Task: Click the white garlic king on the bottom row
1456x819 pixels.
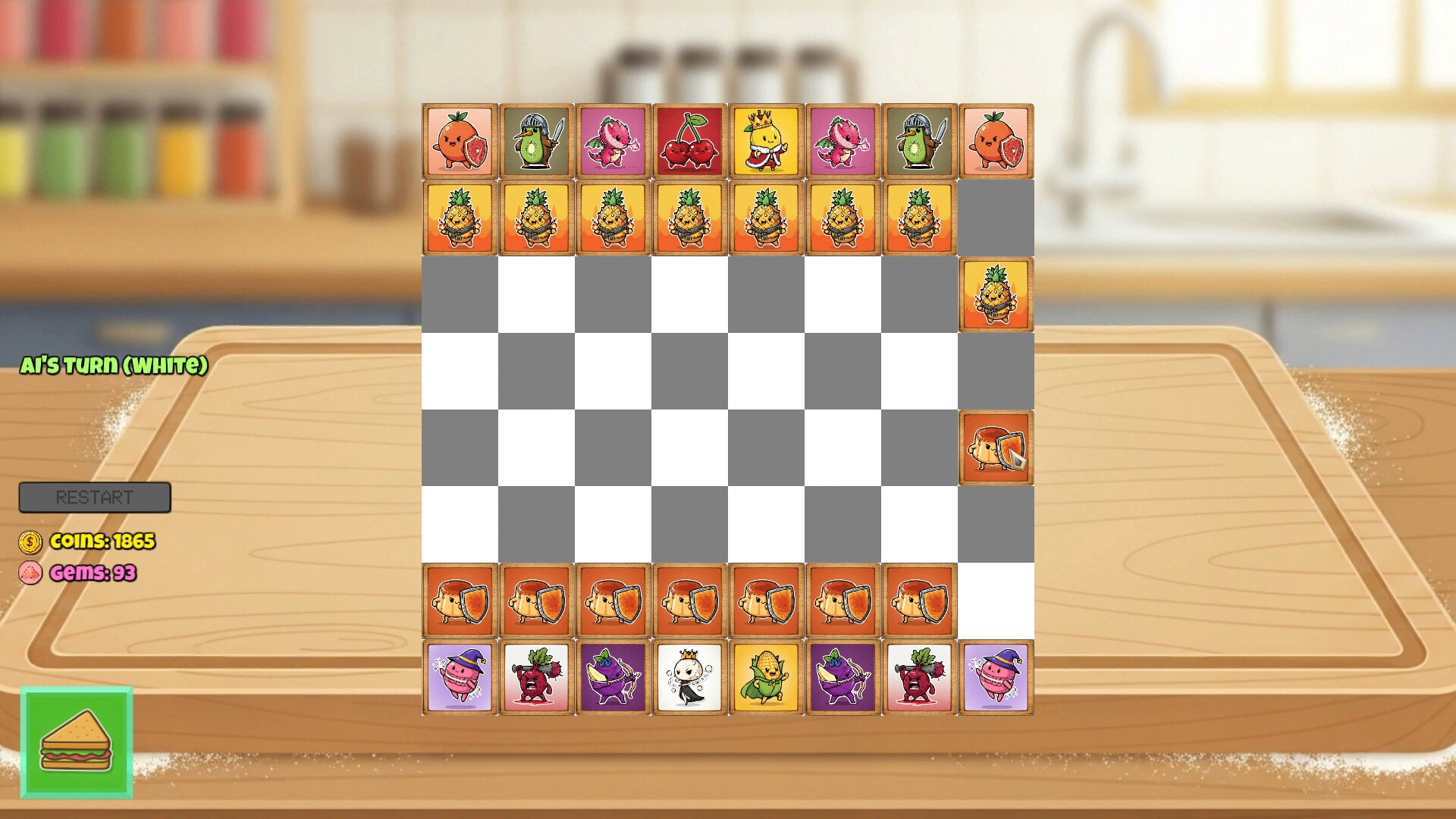Action: pos(690,677)
